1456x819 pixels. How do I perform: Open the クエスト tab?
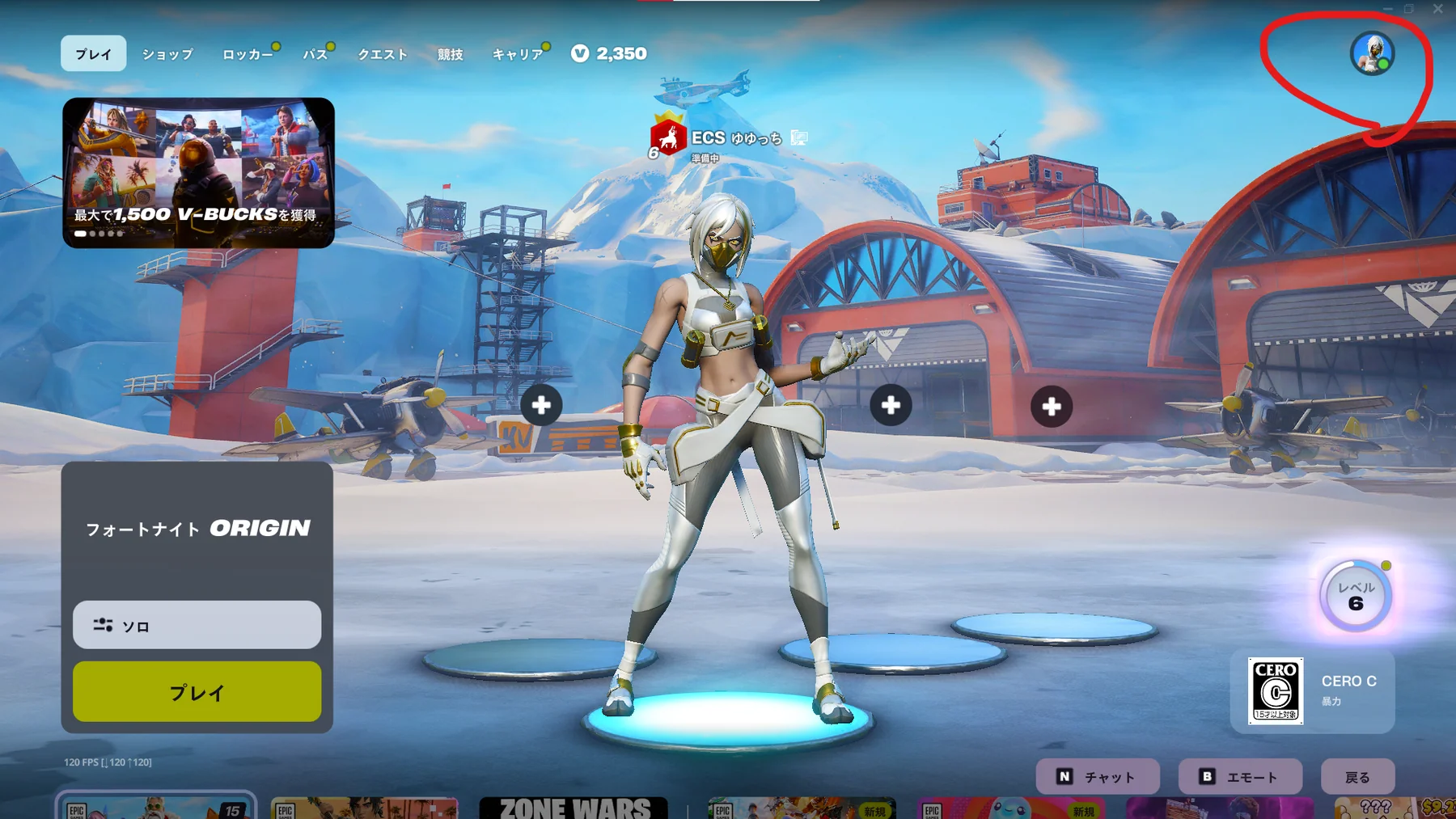point(382,53)
